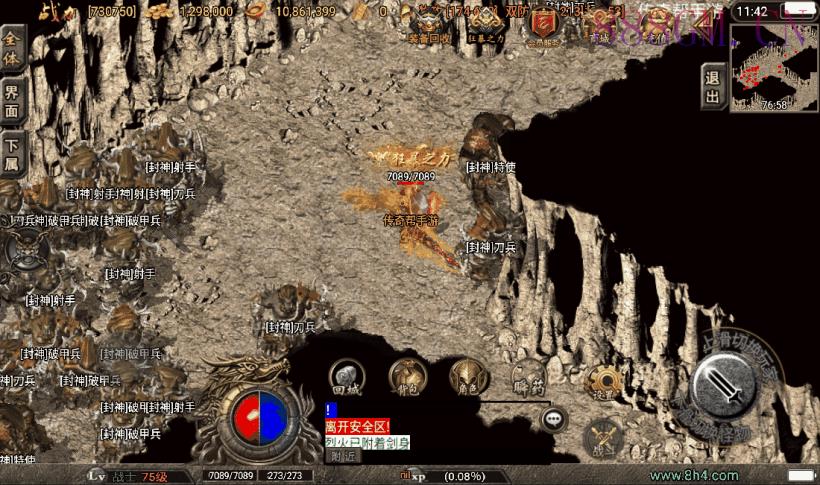Image resolution: width=820 pixels, height=485 pixels.
Task: Switch chat to the 附近 channel
Action: pos(343,456)
